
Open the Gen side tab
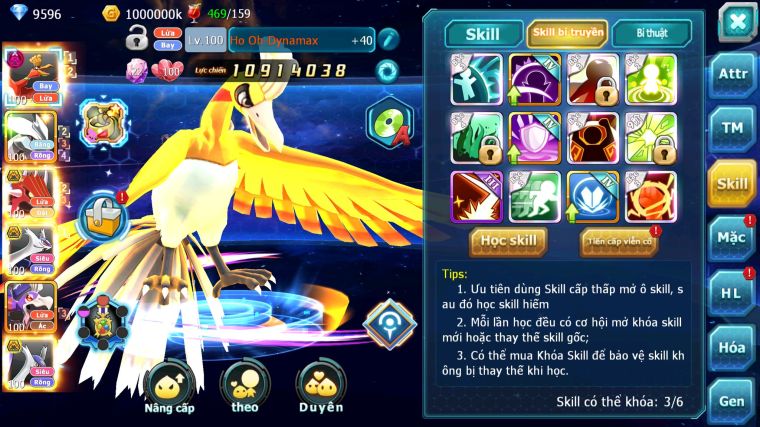coord(733,401)
